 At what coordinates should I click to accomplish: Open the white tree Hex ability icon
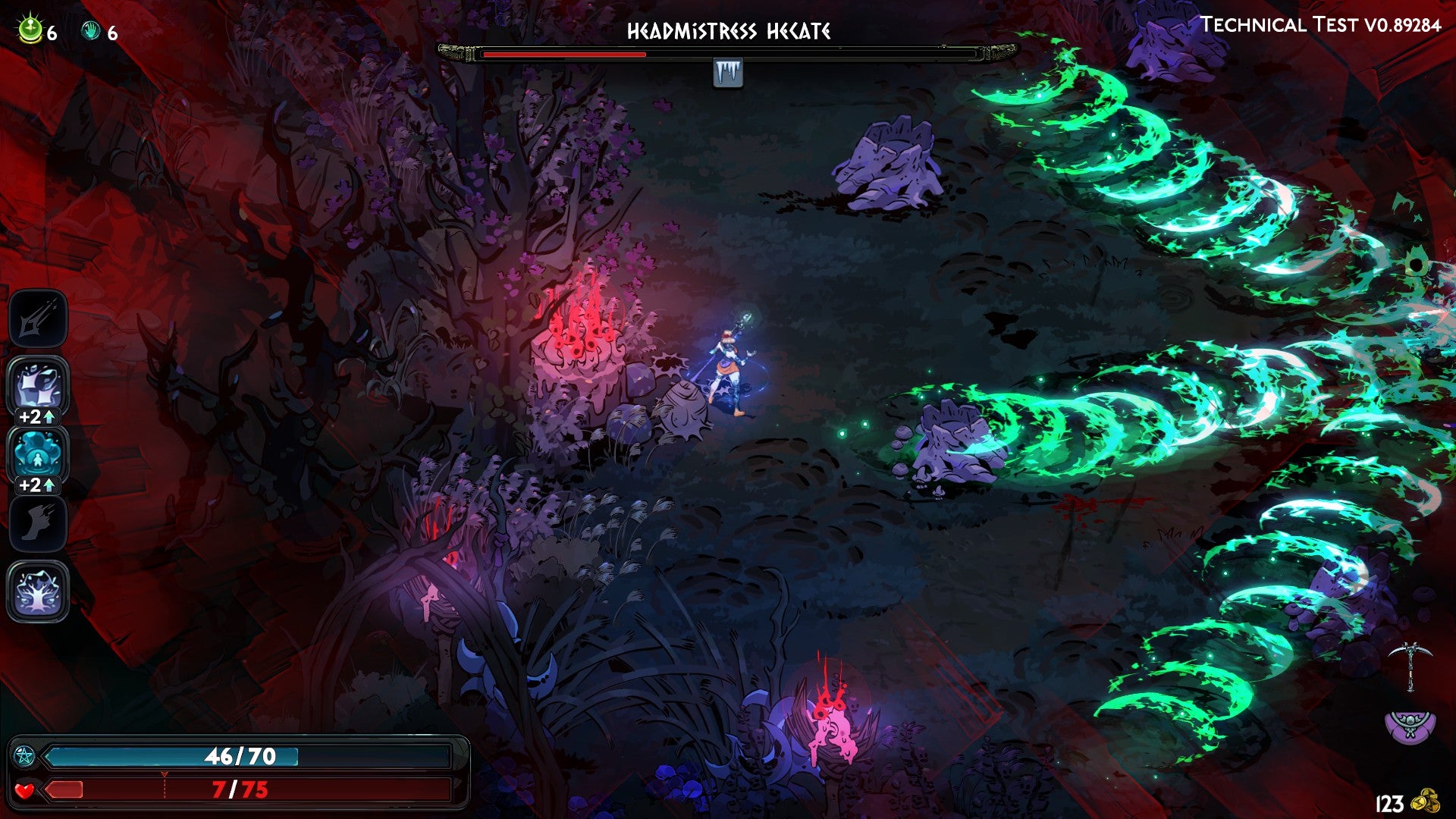click(36, 588)
